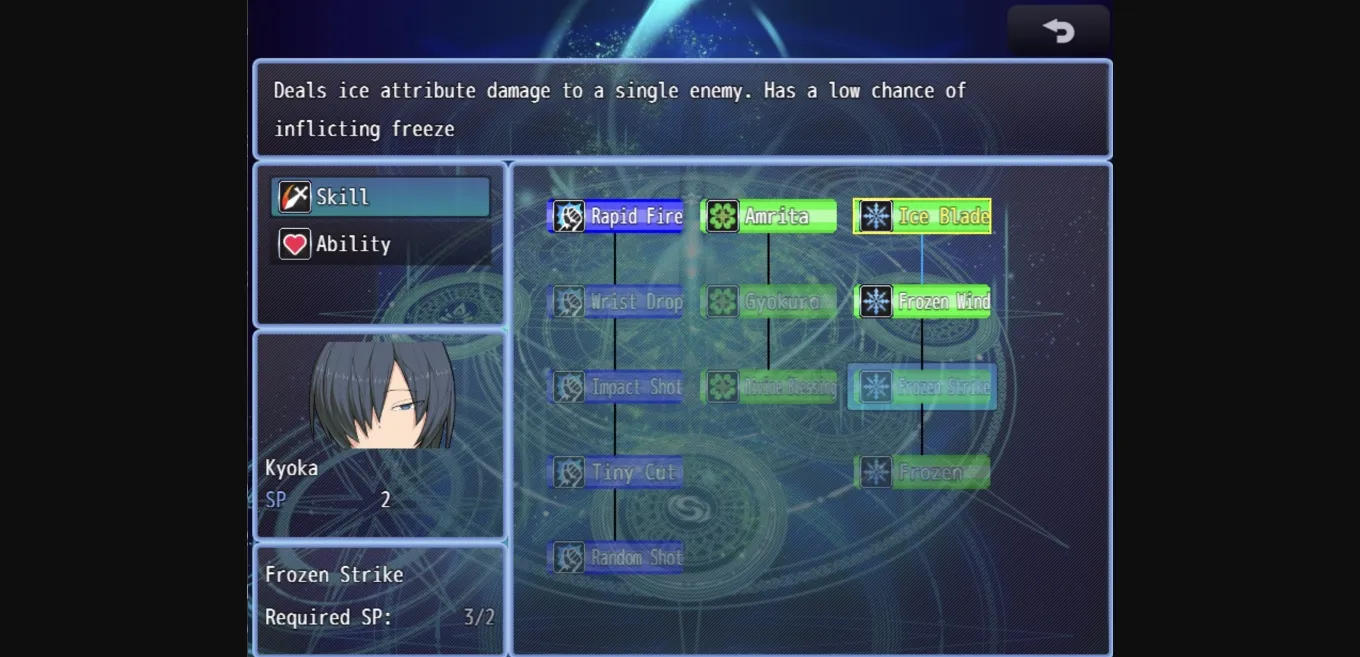1360x657 pixels.
Task: Switch to the Skill category
Action: 380,197
